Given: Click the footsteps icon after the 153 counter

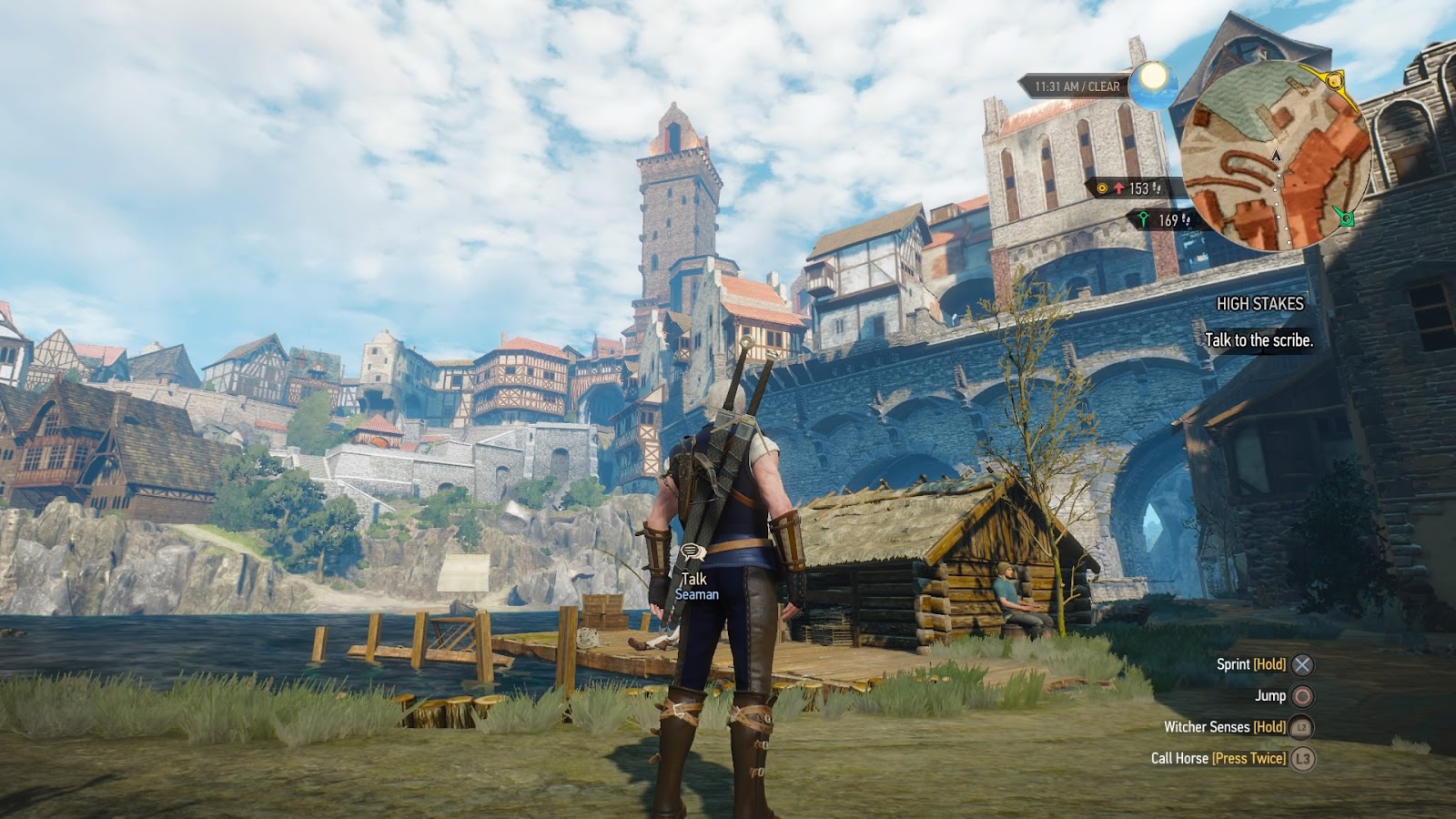Looking at the screenshot, I should tap(1157, 188).
